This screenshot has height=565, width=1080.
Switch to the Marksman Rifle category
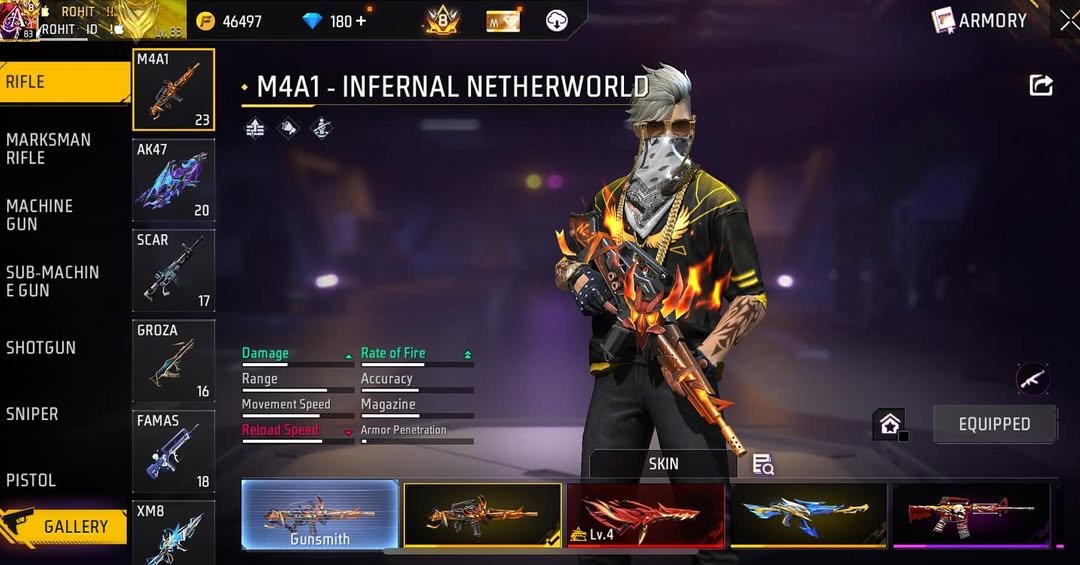48,148
